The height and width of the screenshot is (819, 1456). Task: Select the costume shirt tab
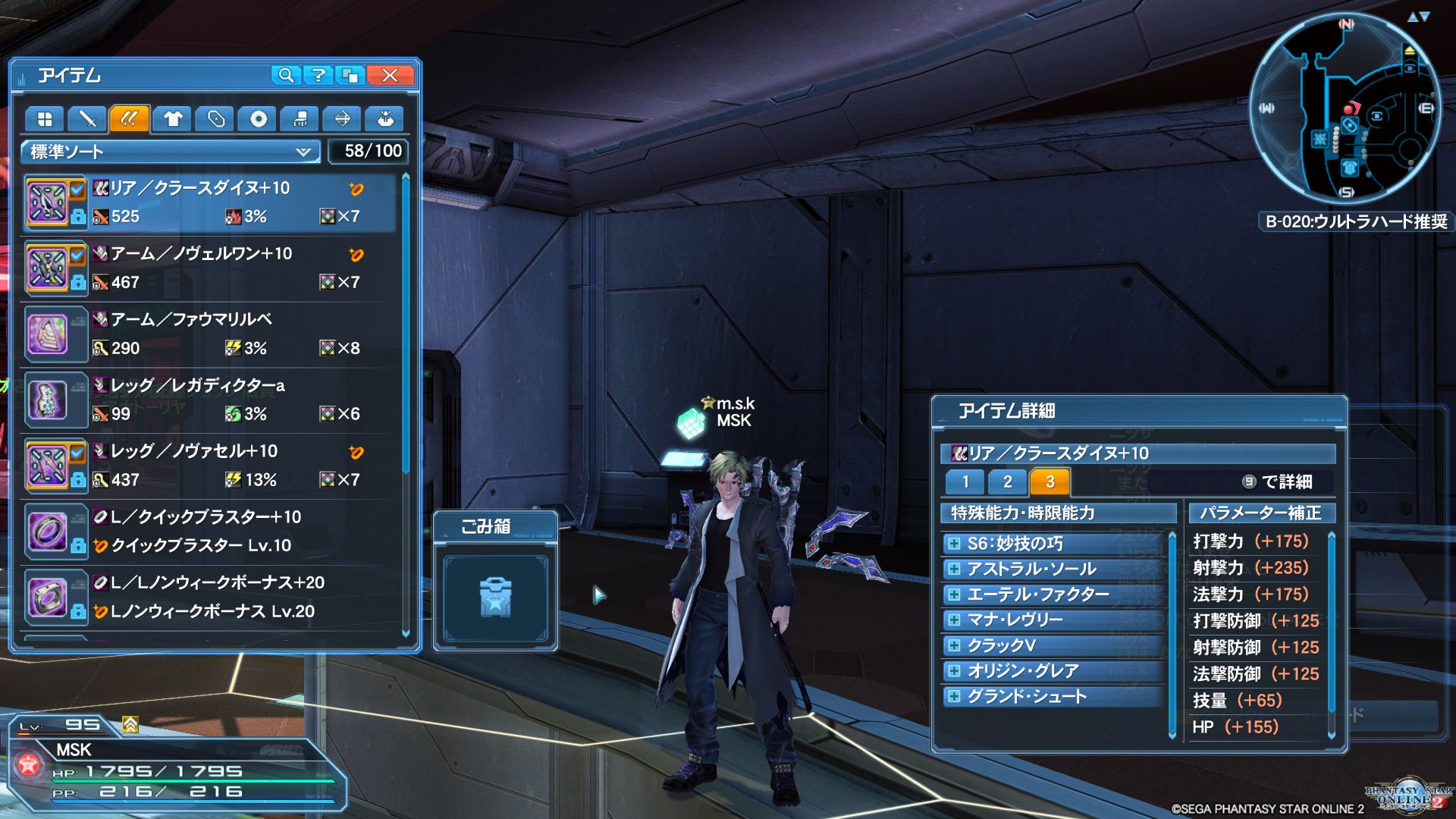[173, 119]
